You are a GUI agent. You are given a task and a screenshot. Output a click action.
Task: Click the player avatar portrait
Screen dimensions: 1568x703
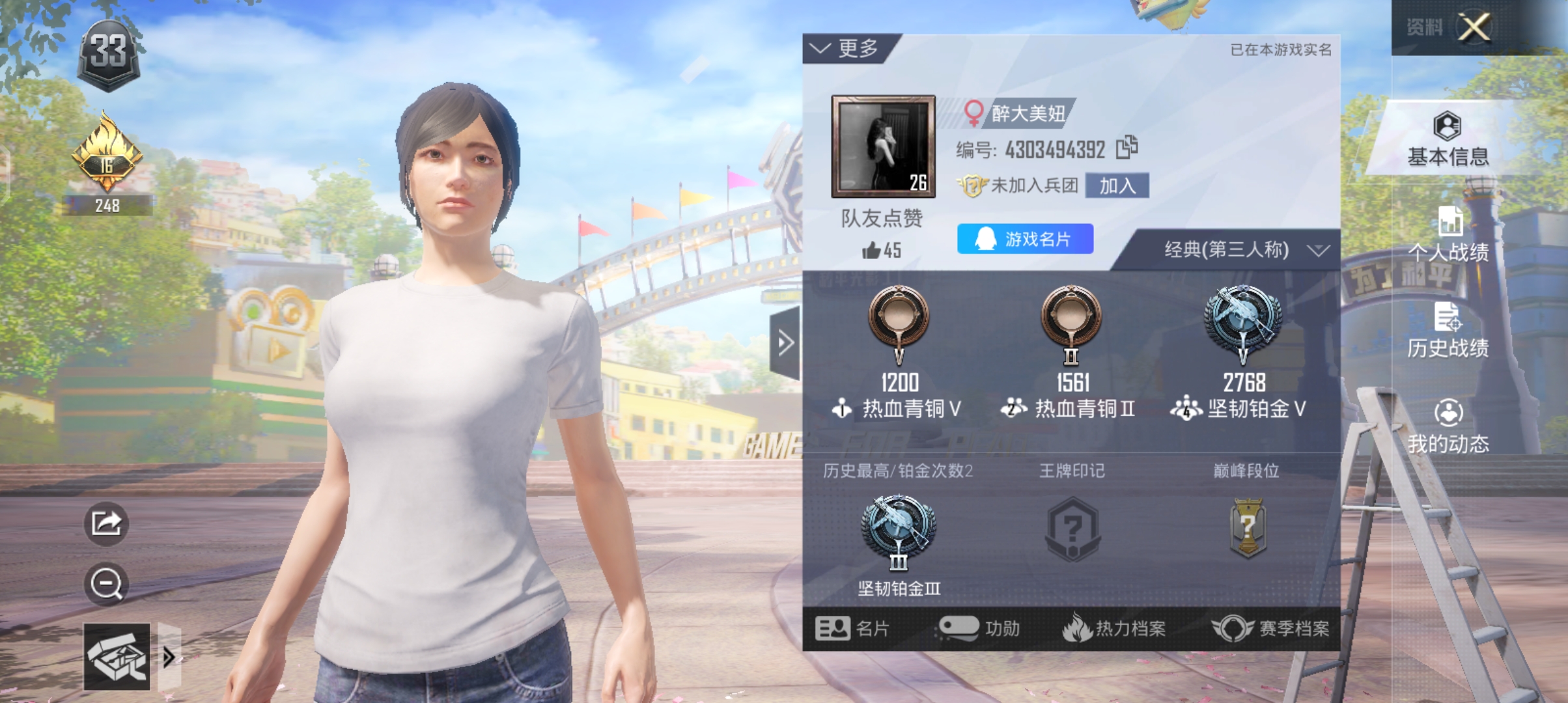coord(883,146)
